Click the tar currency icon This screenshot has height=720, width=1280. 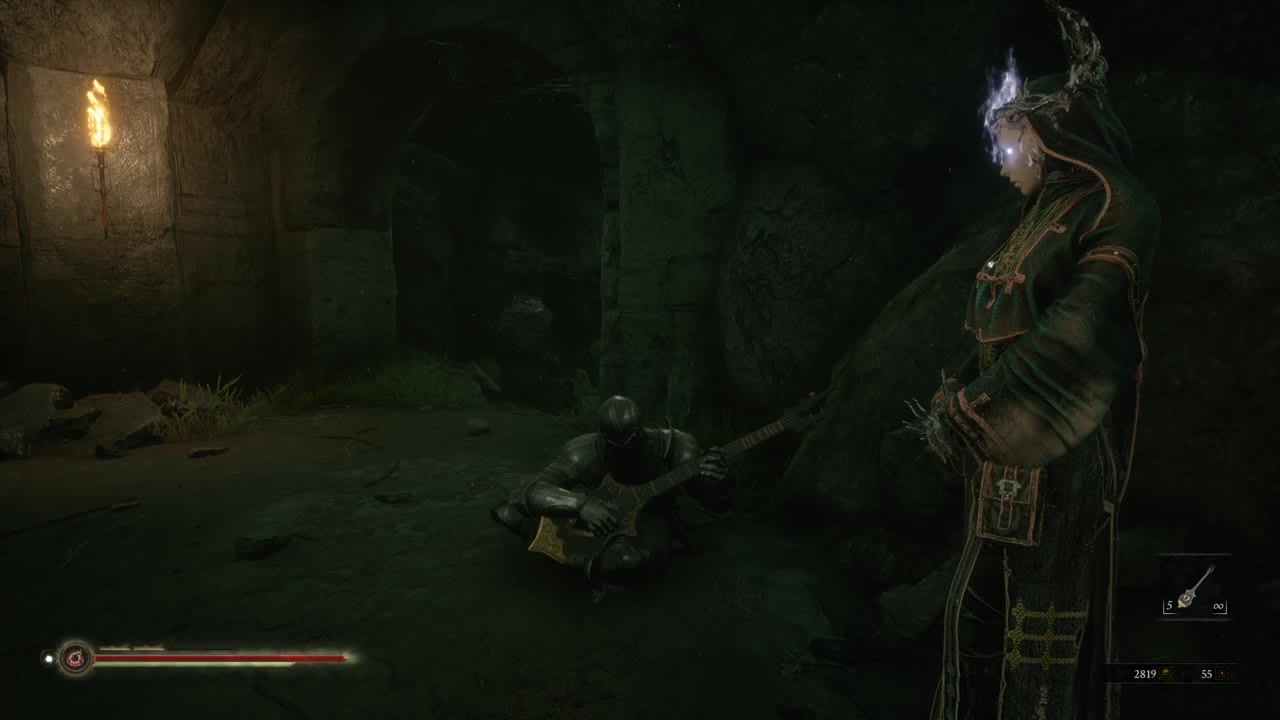pos(1166,674)
